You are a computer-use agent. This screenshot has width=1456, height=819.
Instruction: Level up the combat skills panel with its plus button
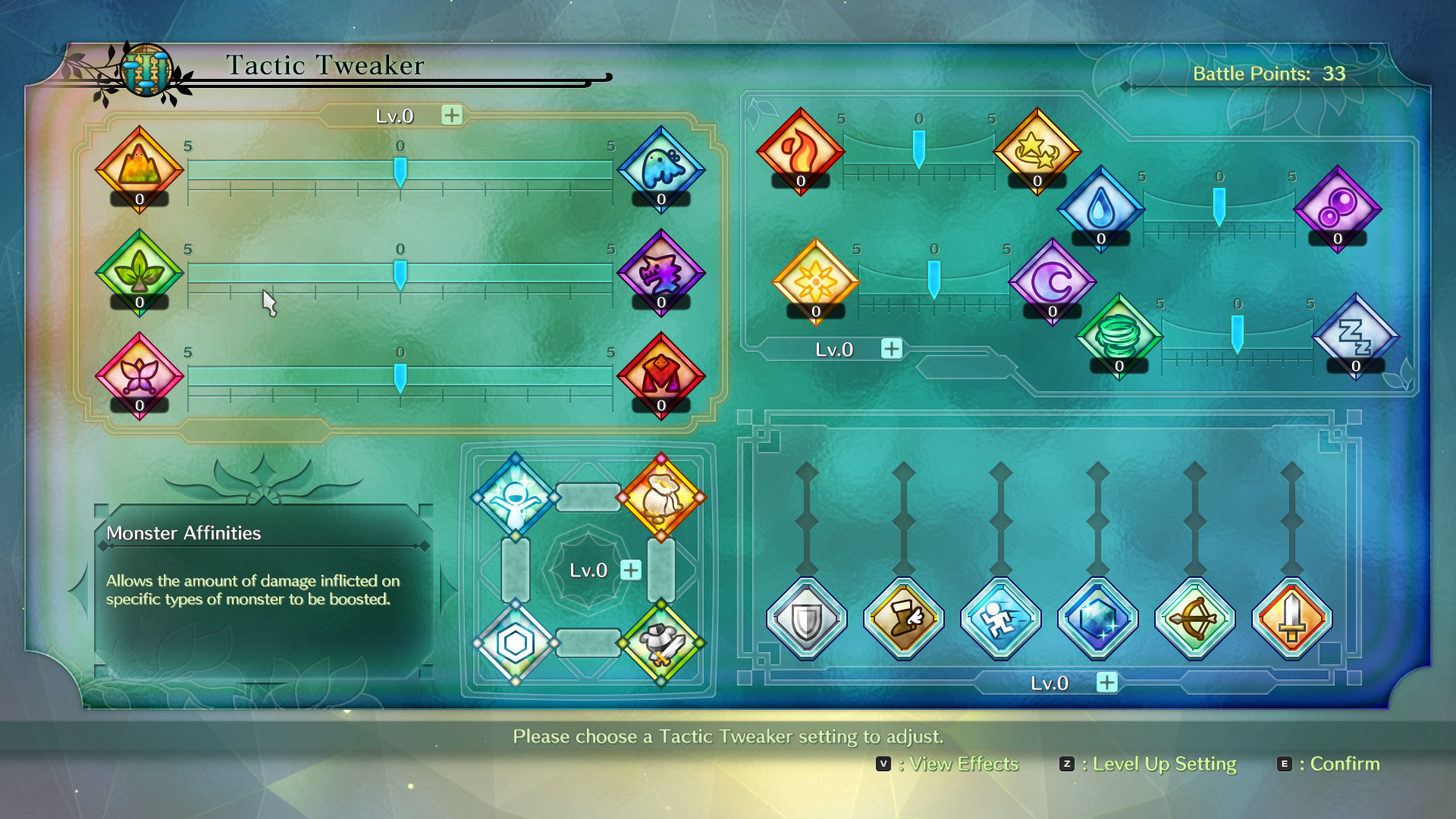pyautogui.click(x=1107, y=682)
